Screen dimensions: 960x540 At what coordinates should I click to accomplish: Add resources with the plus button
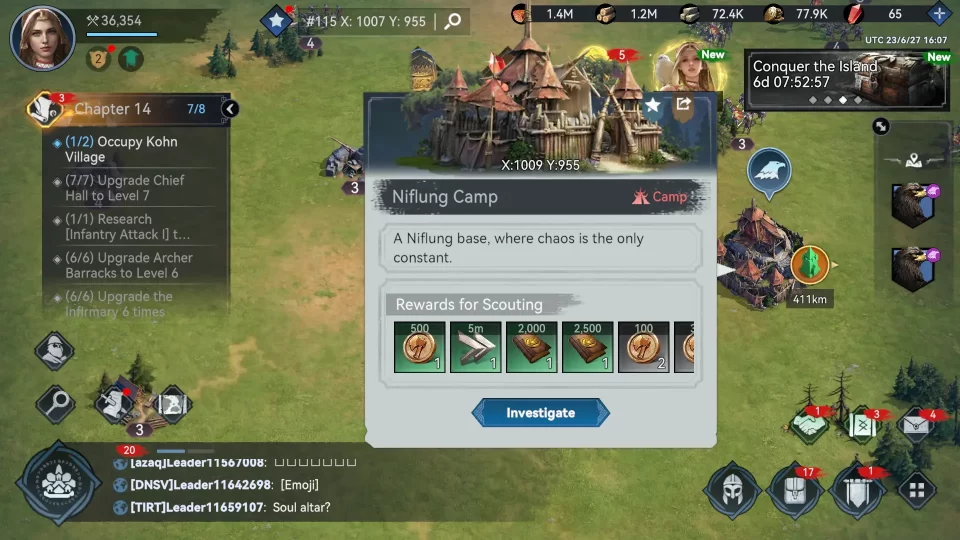938,14
